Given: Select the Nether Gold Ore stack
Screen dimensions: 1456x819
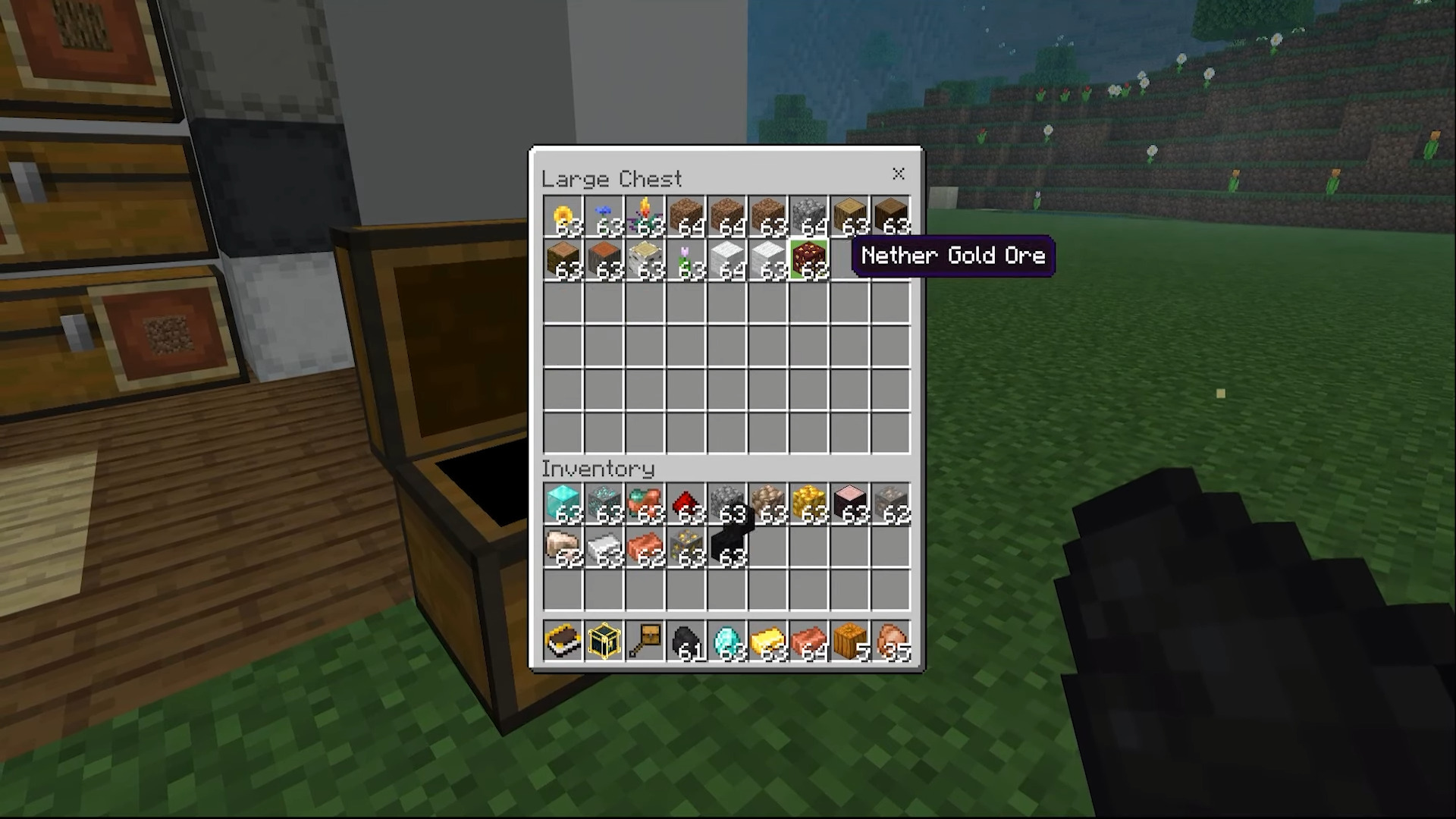Looking at the screenshot, I should pos(808,260).
